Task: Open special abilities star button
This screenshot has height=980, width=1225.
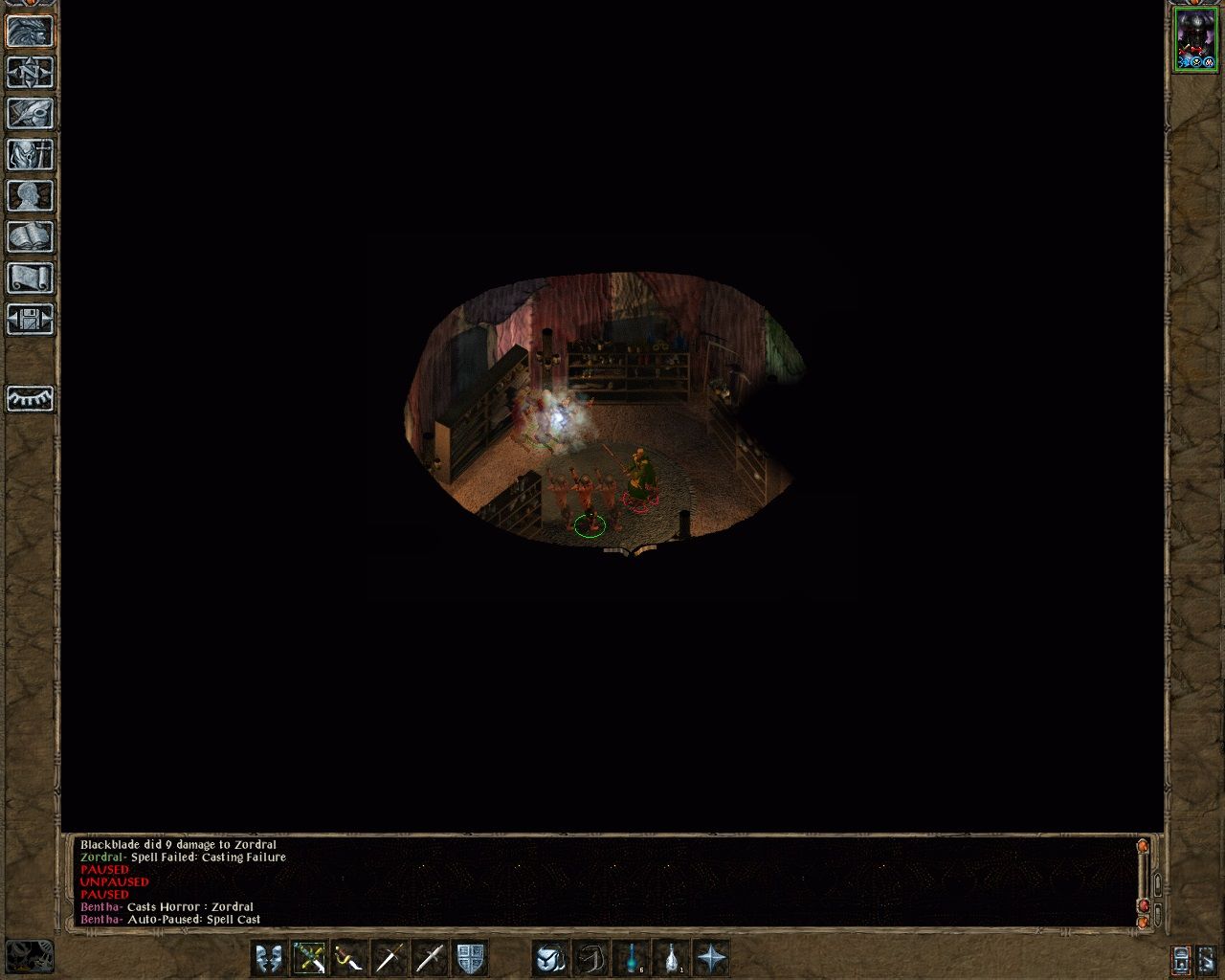Action: (712, 958)
